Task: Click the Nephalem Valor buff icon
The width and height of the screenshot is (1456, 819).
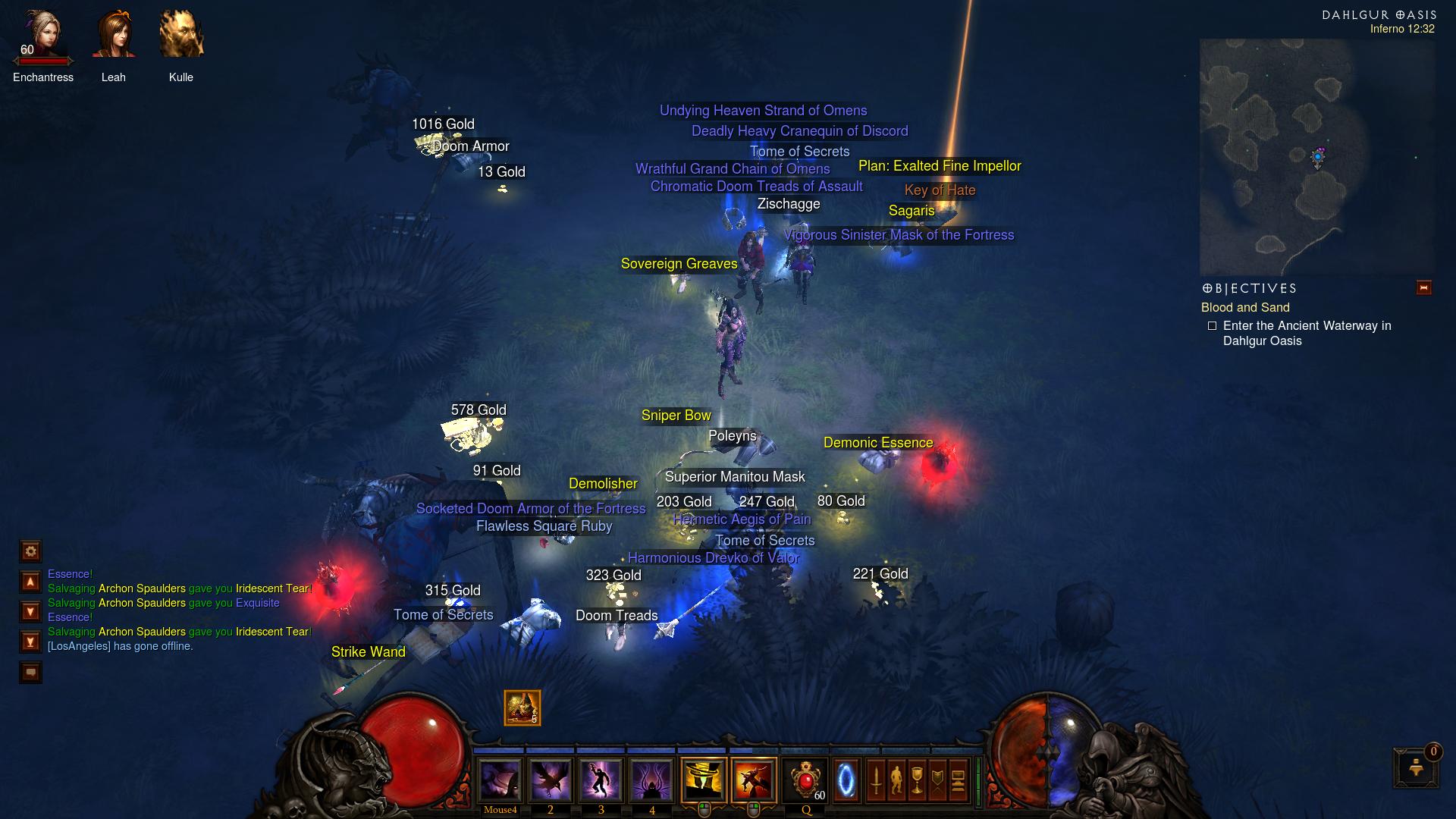Action: tap(522, 708)
